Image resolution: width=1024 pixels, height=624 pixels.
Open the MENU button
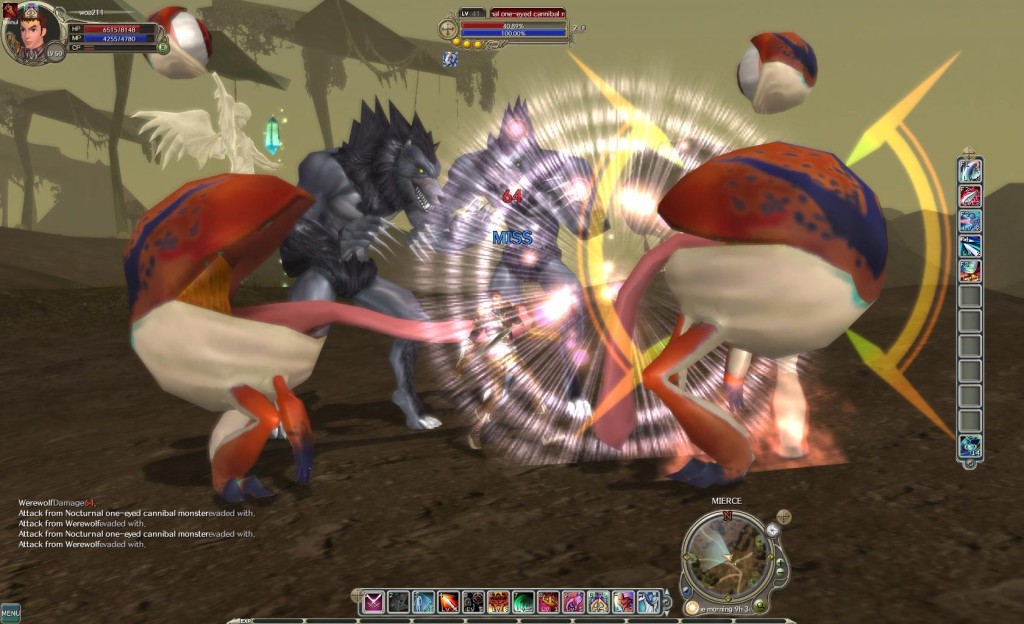pos(10,612)
